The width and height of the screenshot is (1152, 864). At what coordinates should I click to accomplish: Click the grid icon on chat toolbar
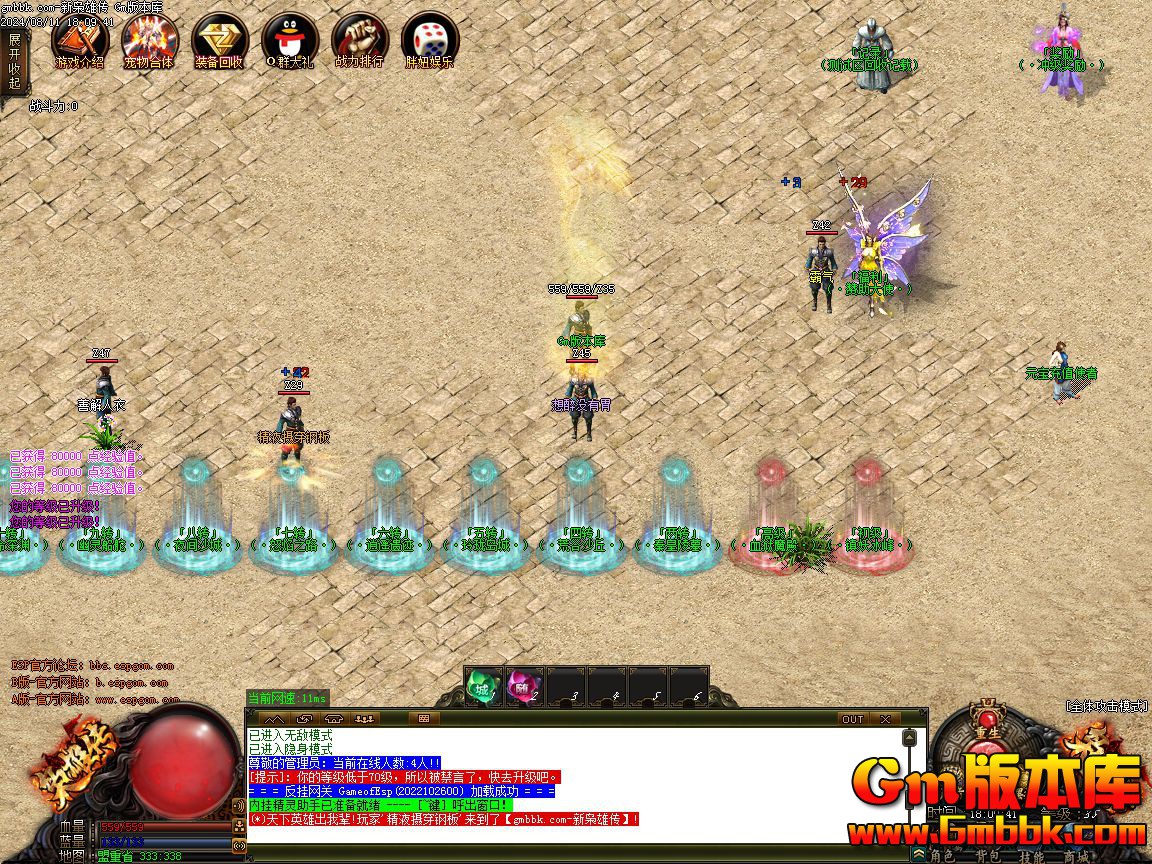click(423, 719)
